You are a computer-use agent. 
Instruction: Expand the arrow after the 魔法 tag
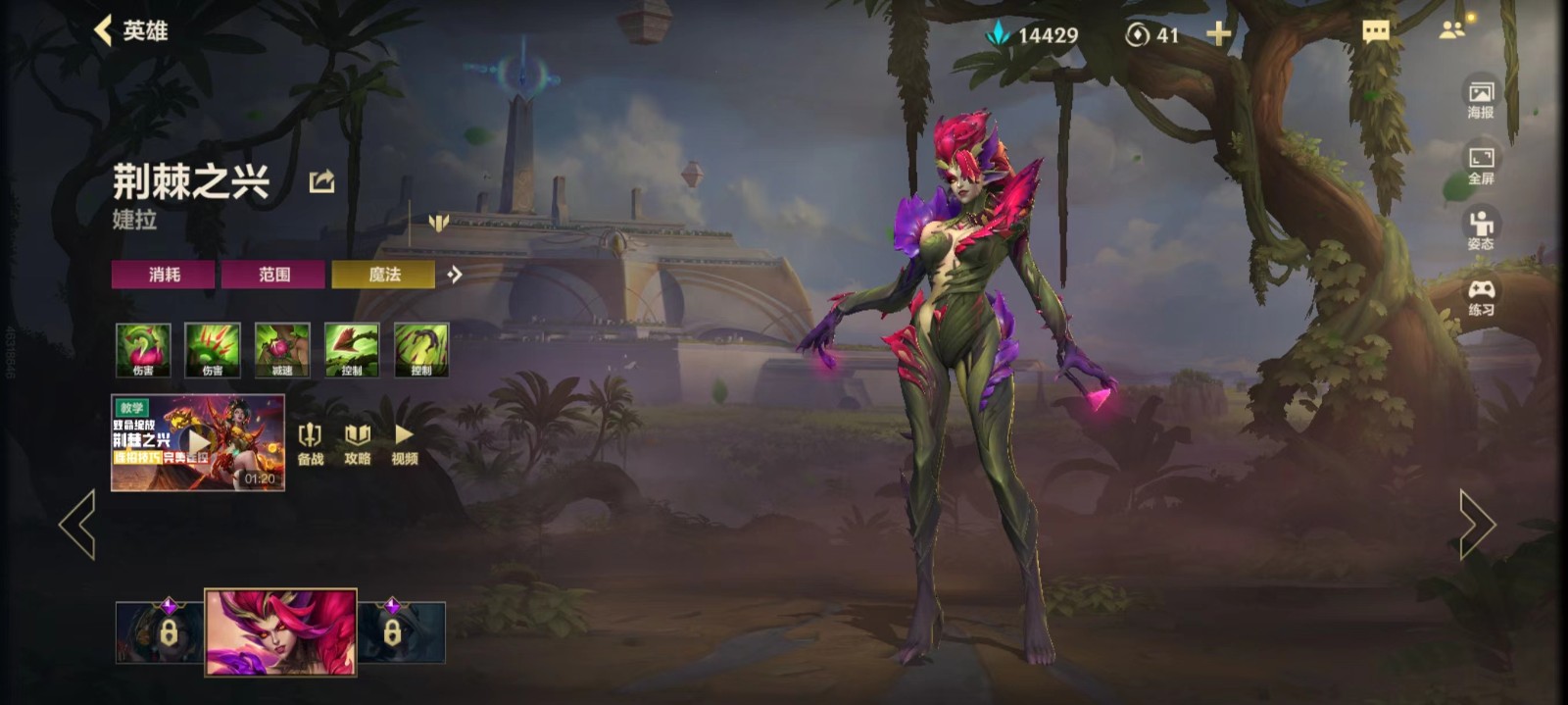[454, 275]
